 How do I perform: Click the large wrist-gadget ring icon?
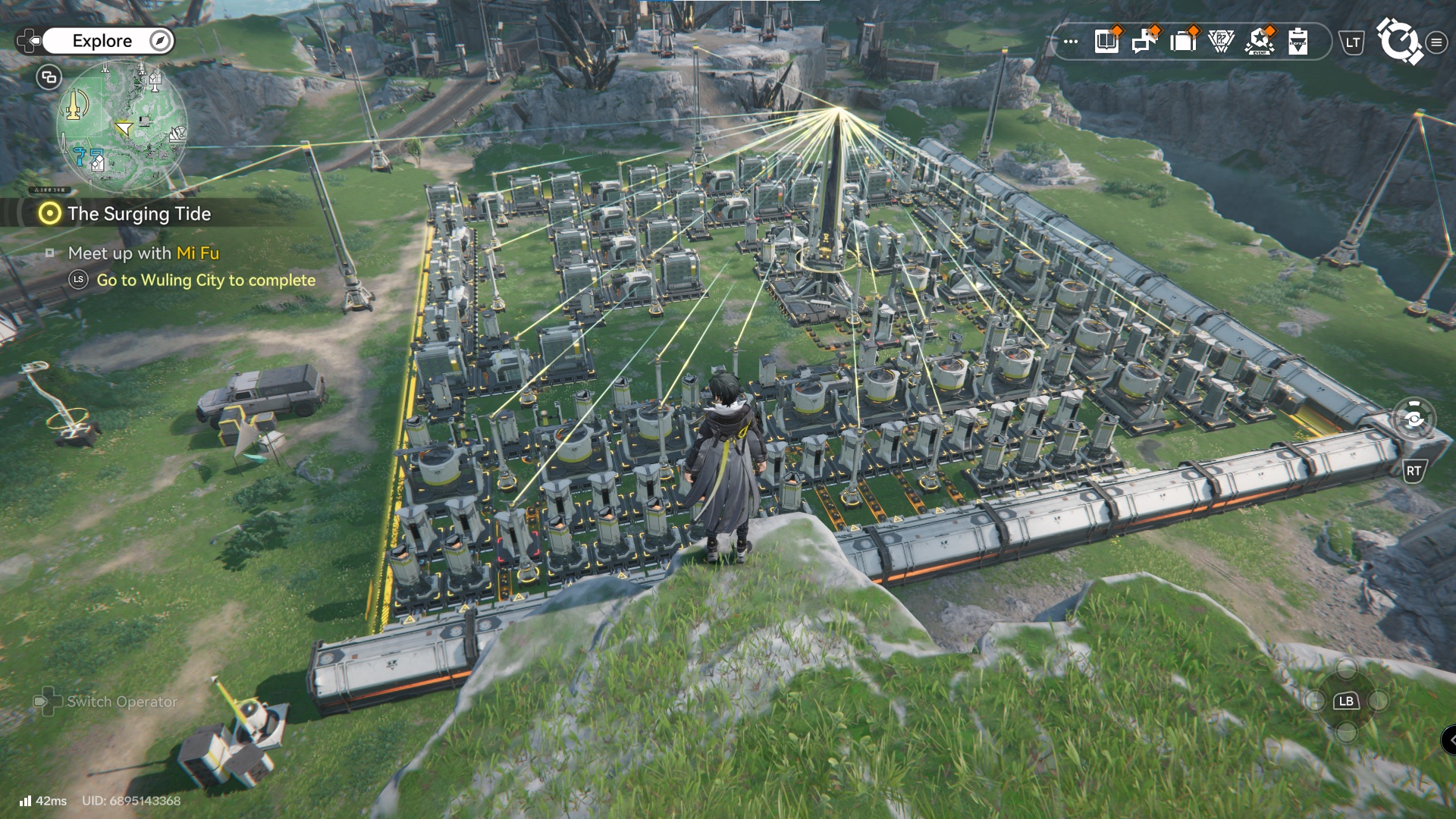click(x=1399, y=41)
